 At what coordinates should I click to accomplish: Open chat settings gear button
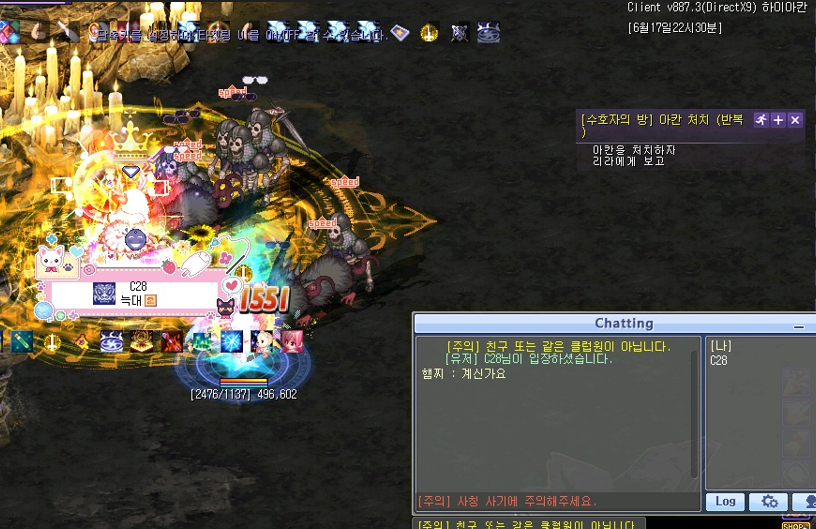769,501
